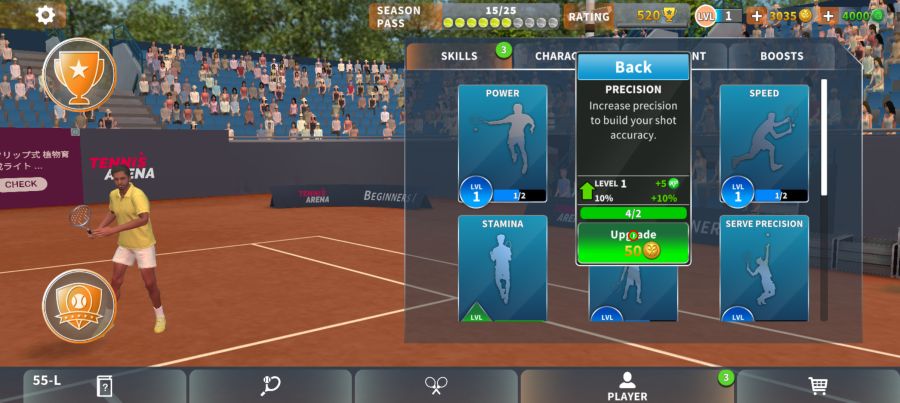The height and width of the screenshot is (403, 900).
Task: Click the Back button on the Precision popup
Action: tap(633, 67)
